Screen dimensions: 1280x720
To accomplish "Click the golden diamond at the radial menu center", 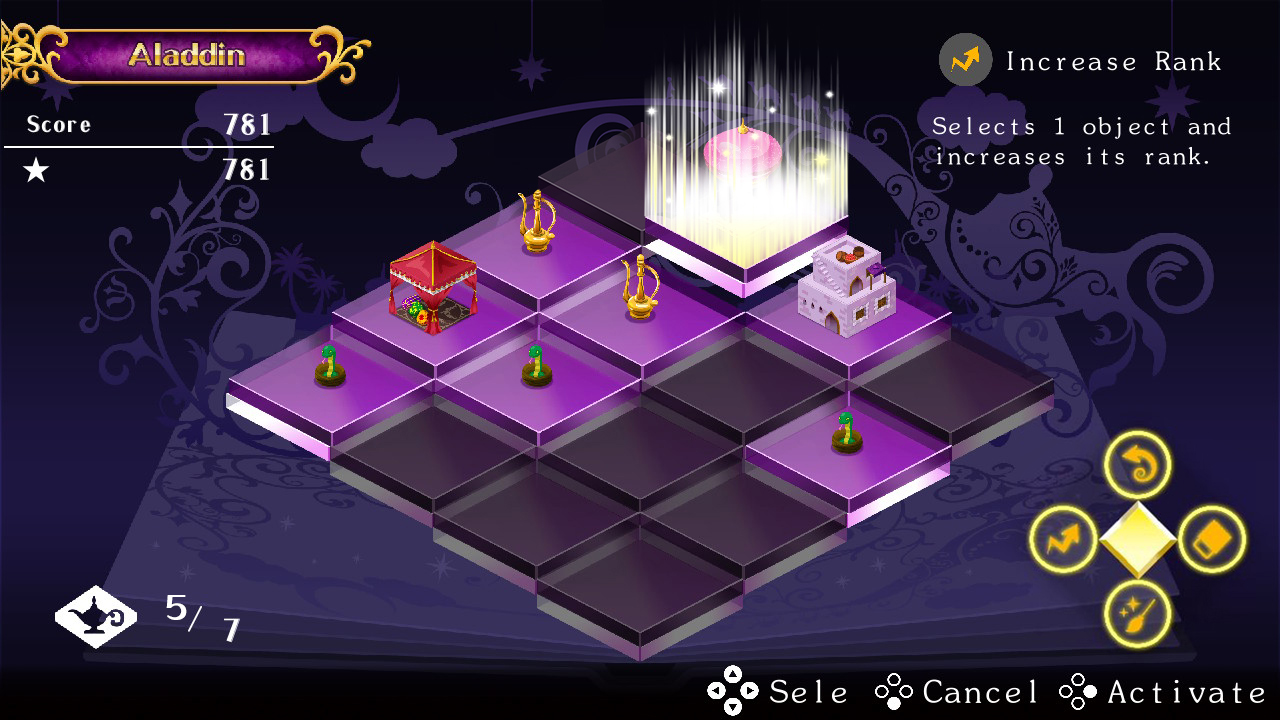I will pos(1138,538).
